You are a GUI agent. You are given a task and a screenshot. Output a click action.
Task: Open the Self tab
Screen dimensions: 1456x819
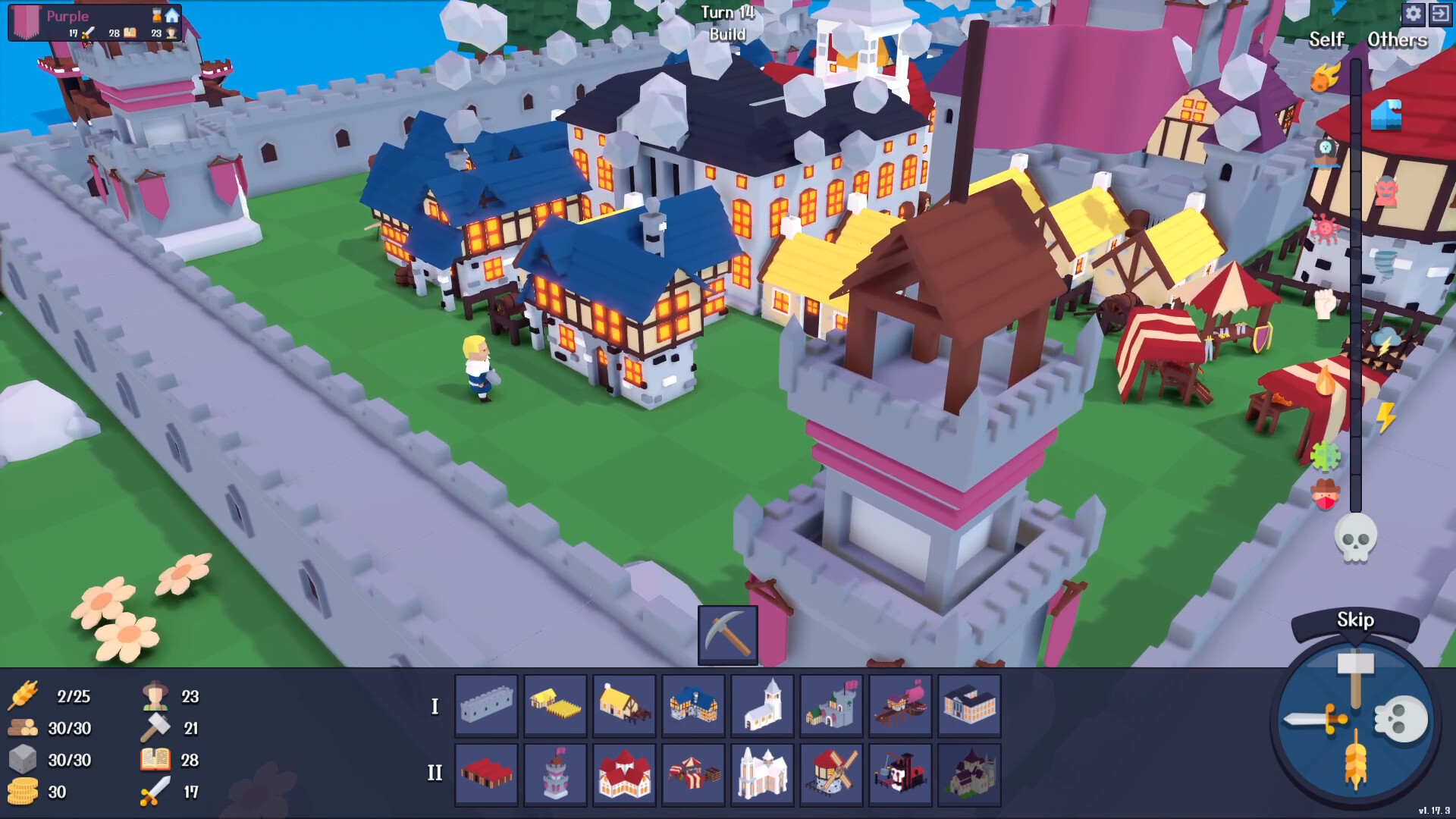[x=1326, y=40]
